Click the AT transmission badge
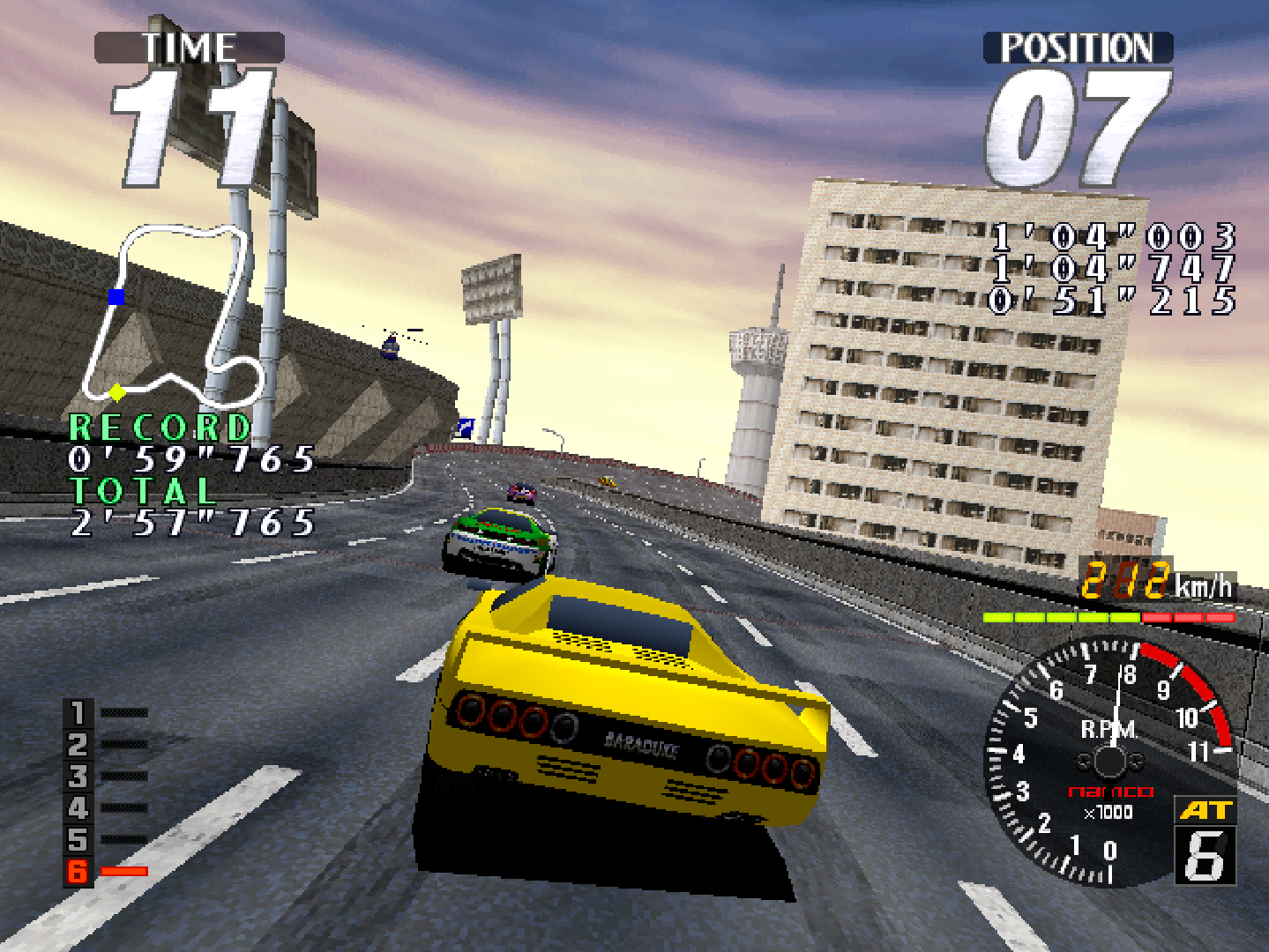Viewport: 1269px width, 952px height. 1205,810
